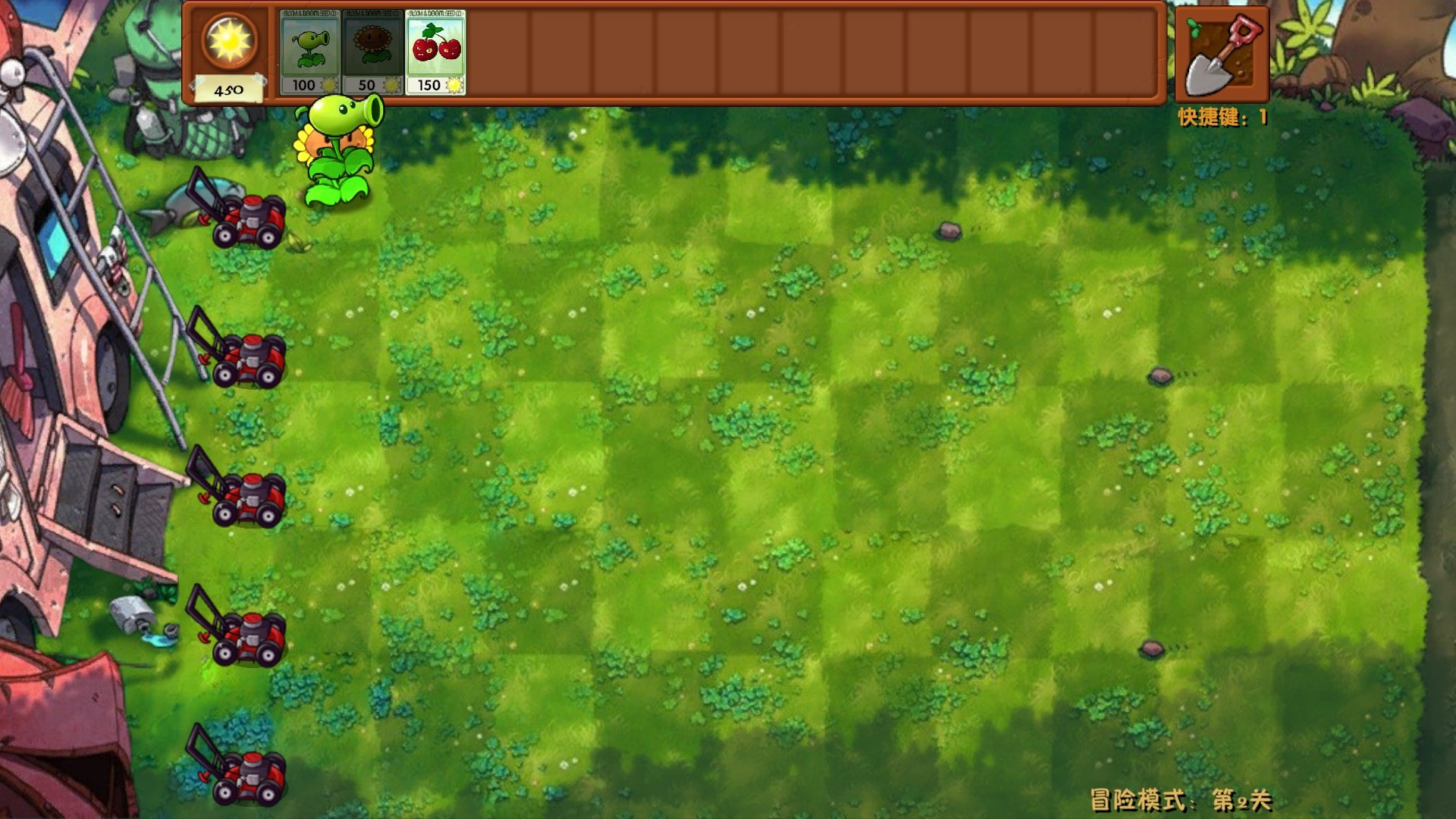Select the Sunflower seed packet
Viewport: 1456px width, 819px height.
coord(372,47)
